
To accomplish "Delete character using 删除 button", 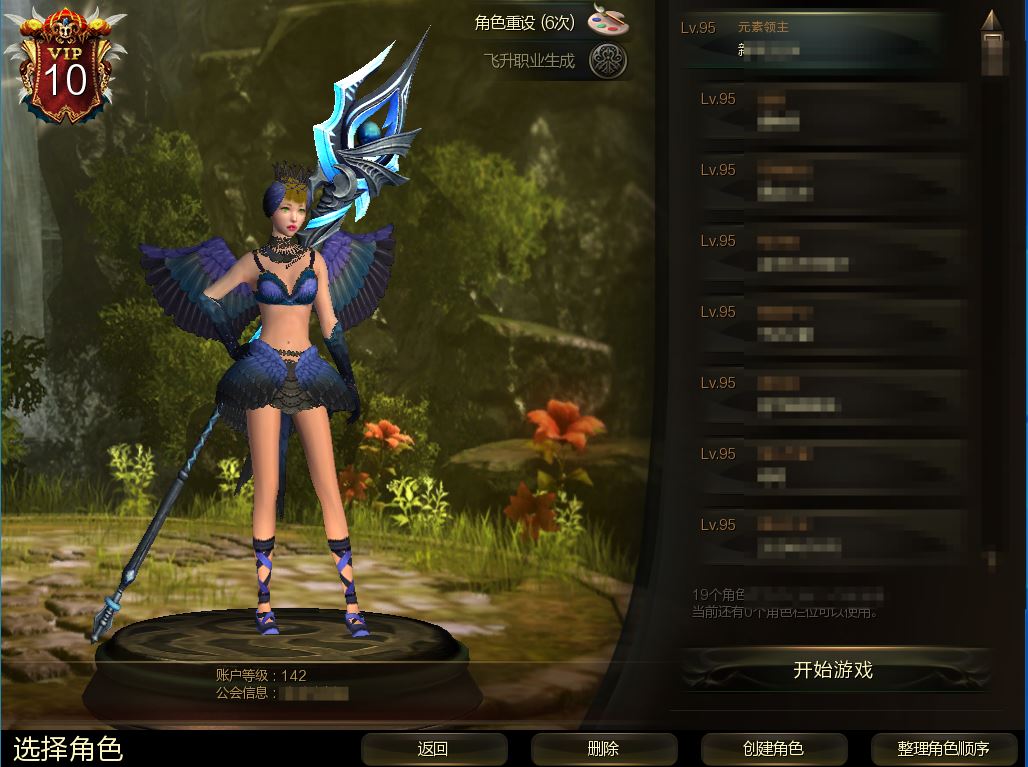I will 603,748.
